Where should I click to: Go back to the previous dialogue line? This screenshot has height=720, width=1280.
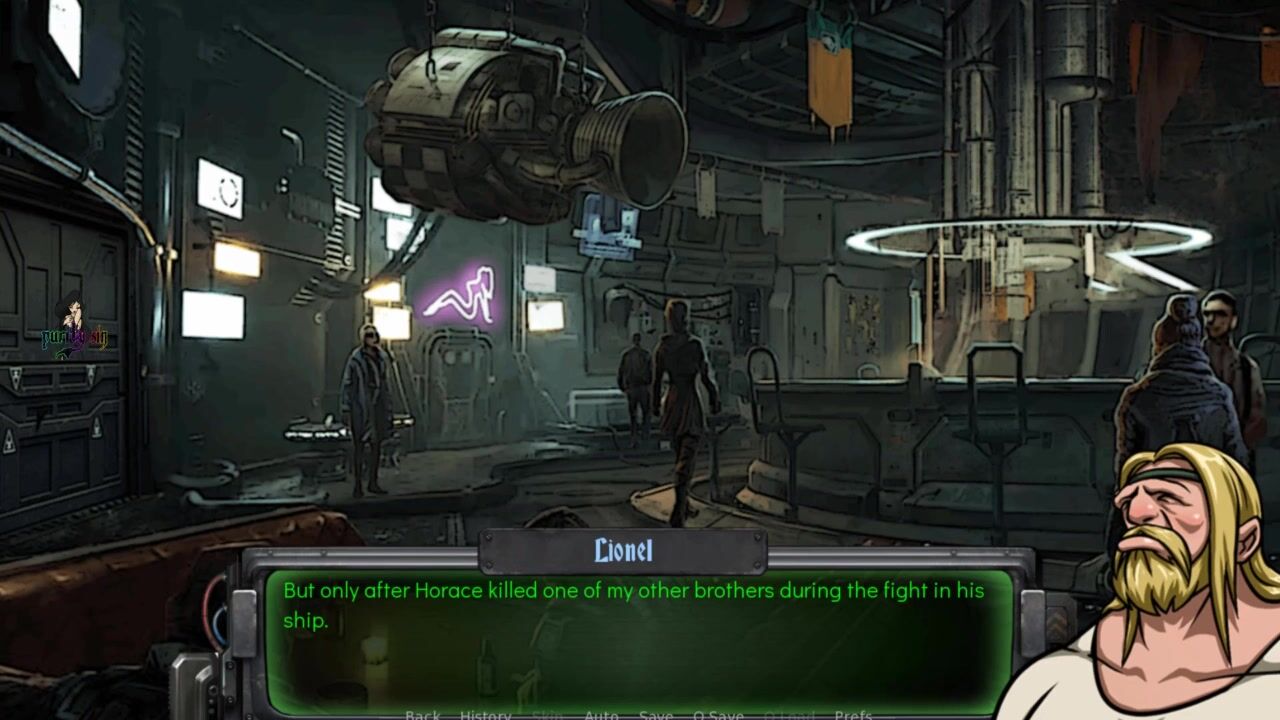(x=422, y=714)
